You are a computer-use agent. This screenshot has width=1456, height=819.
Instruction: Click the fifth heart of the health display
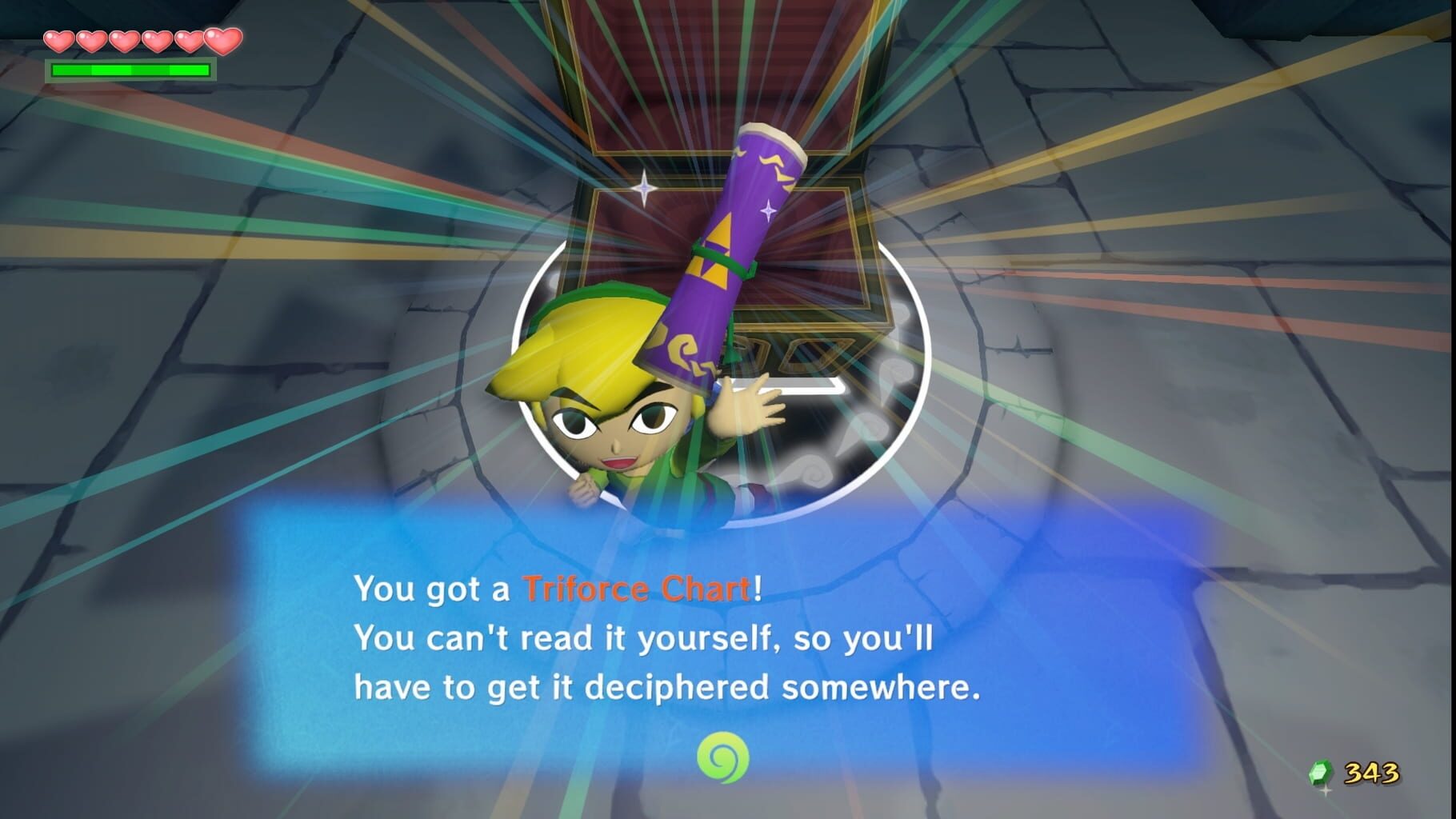(x=189, y=39)
